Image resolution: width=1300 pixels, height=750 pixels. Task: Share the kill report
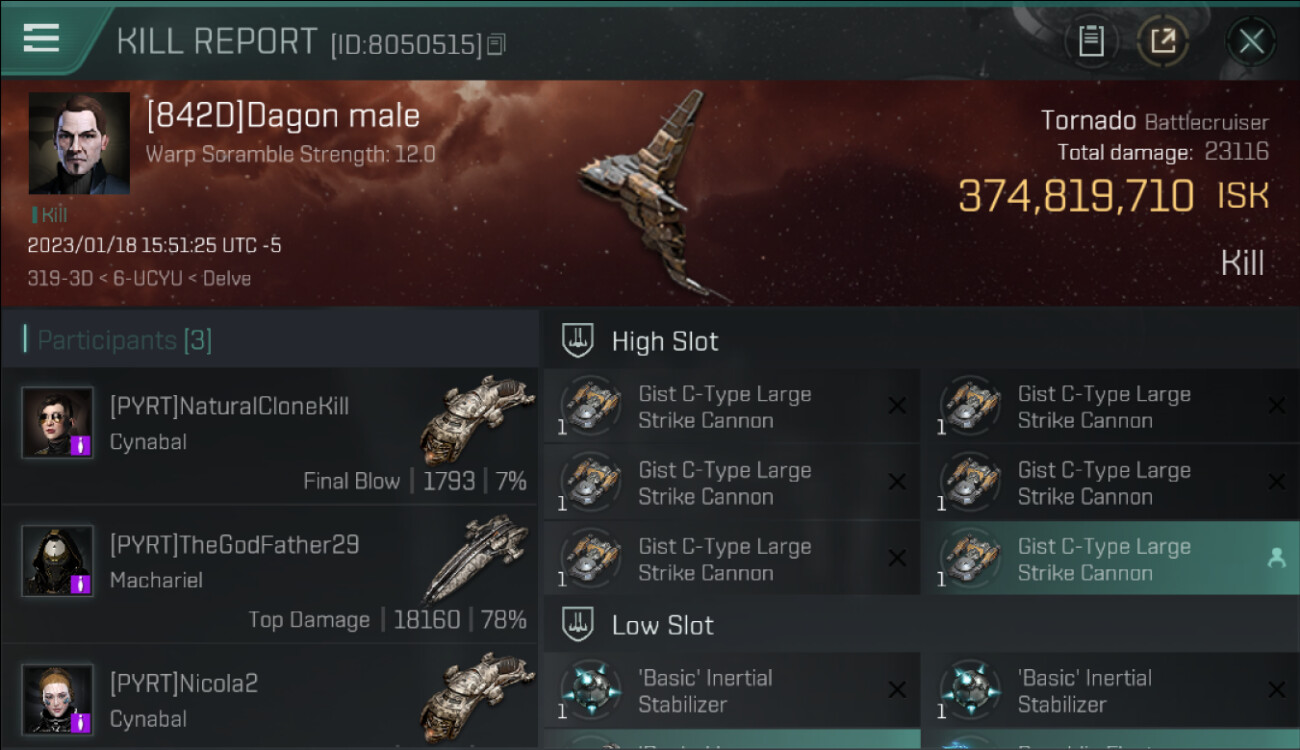[1163, 41]
